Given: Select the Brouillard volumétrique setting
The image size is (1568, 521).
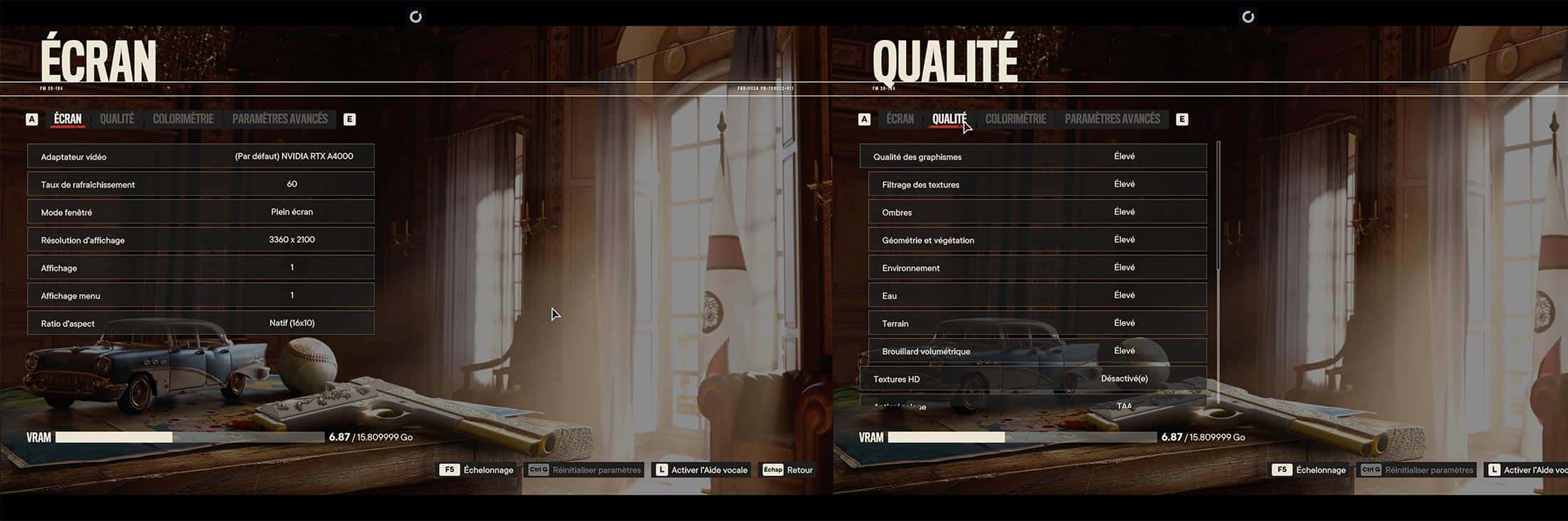Looking at the screenshot, I should coord(1037,351).
